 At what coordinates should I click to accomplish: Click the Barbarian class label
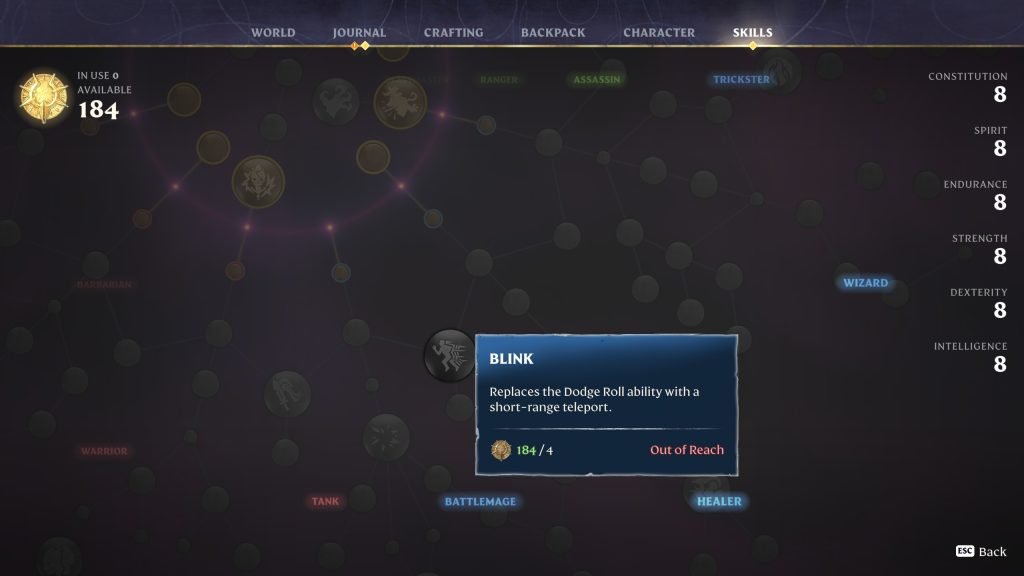[x=104, y=284]
